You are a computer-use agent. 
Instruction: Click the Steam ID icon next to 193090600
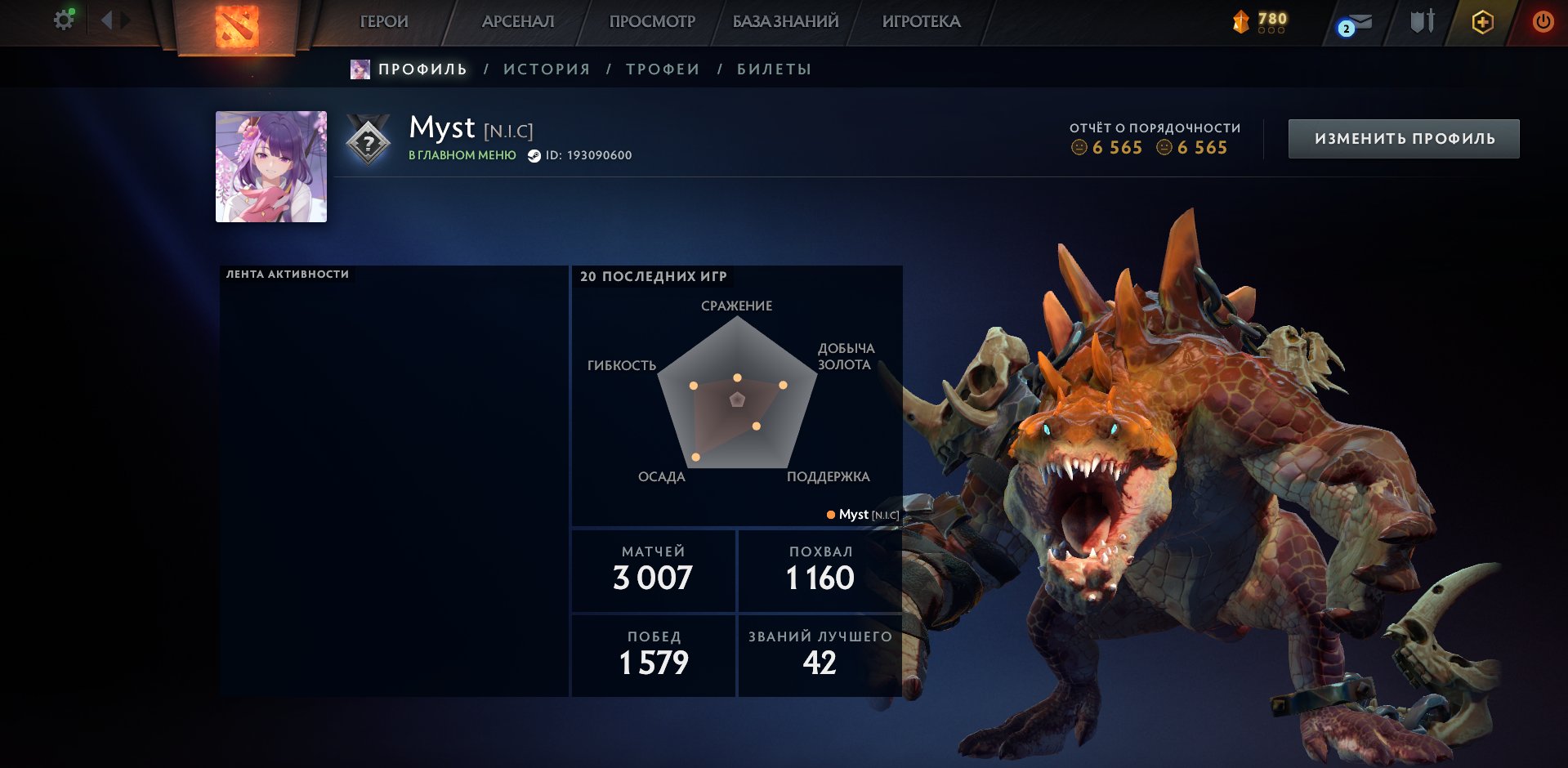click(535, 154)
